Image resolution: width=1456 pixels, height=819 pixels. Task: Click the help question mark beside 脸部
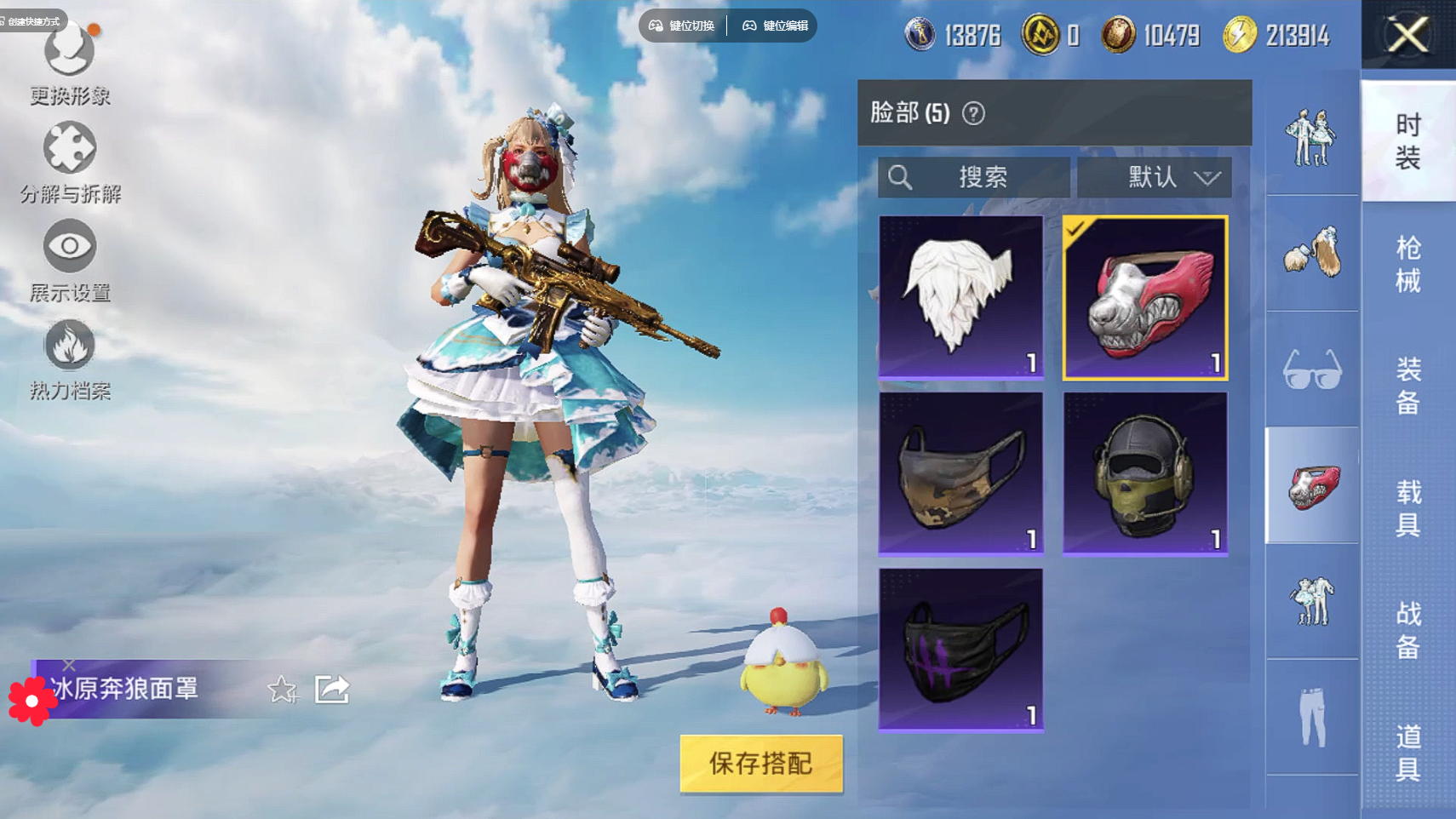point(973,113)
